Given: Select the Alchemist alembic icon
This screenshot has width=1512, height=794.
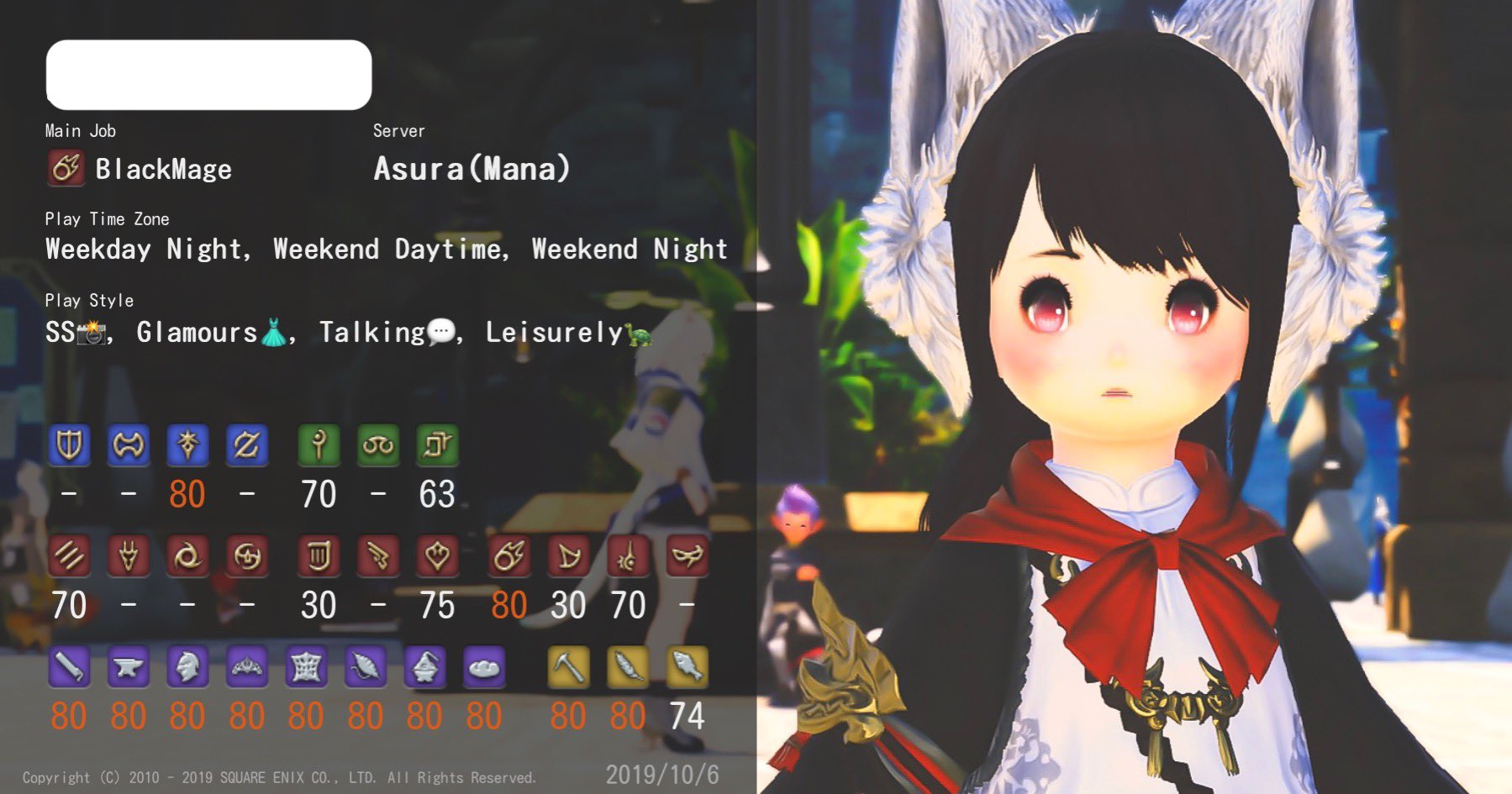Looking at the screenshot, I should pos(424,668).
